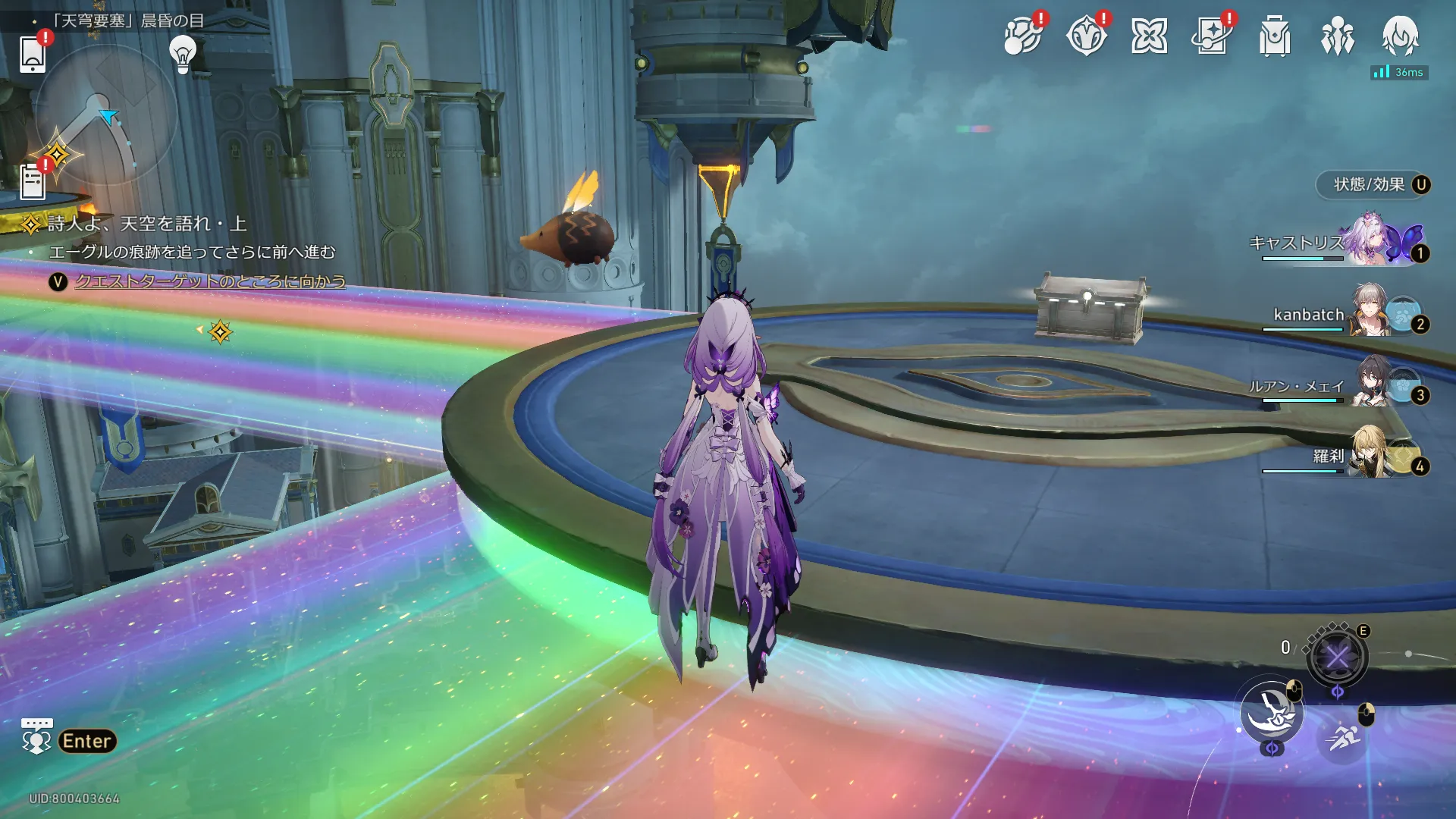The height and width of the screenshot is (819, 1456).
Task: Click the circular minimap
Action: [x=106, y=114]
